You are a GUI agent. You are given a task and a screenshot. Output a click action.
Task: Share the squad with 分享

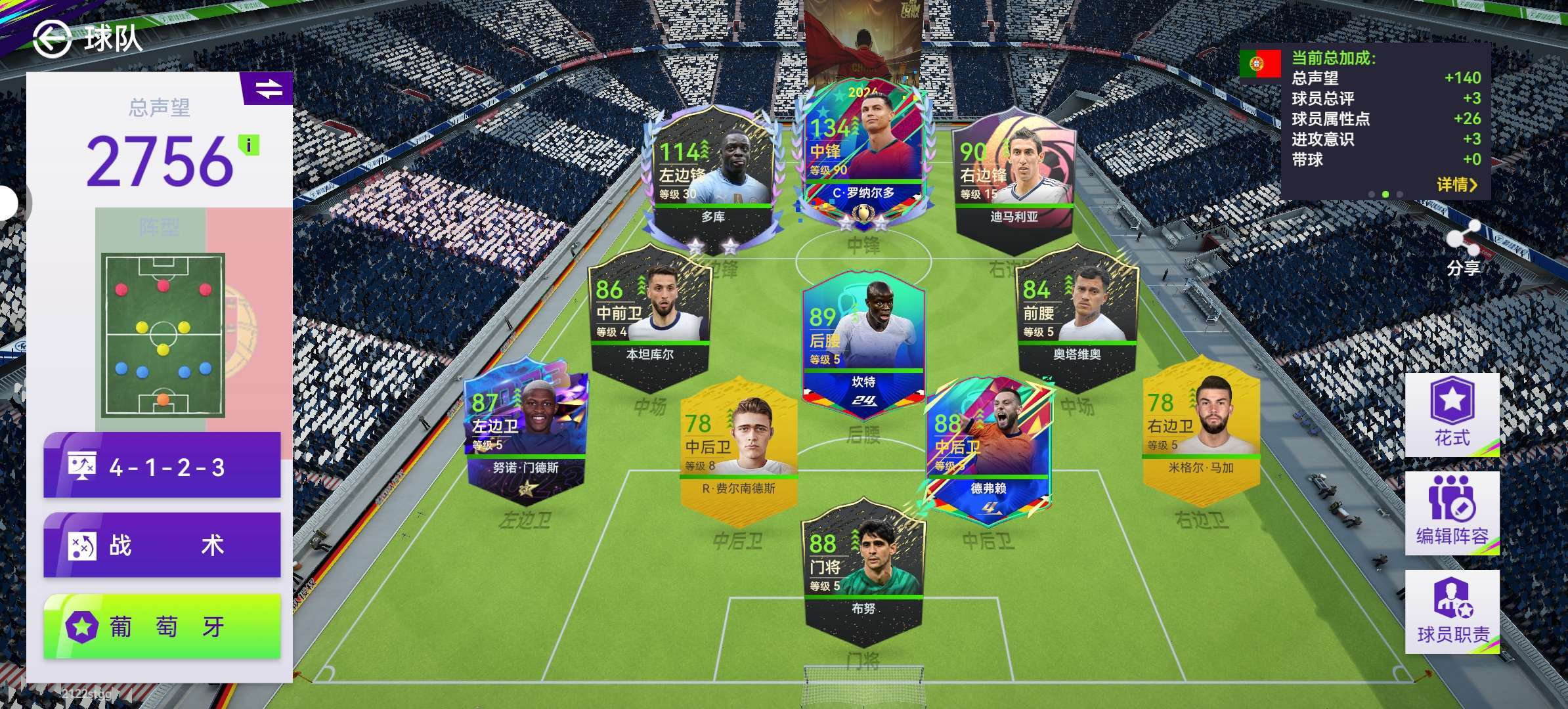pos(1463,248)
